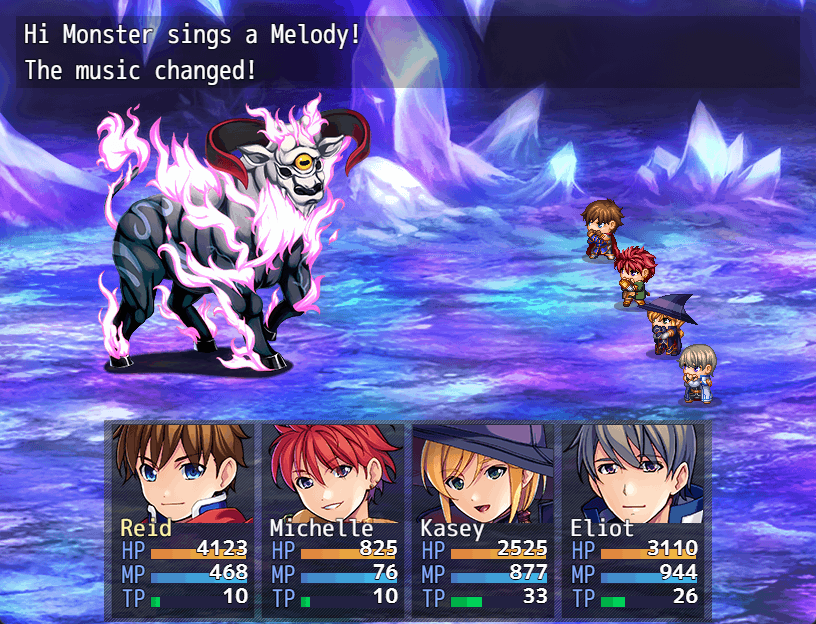This screenshot has width=816, height=624.
Task: Select Eliot's party status panel
Action: click(633, 518)
